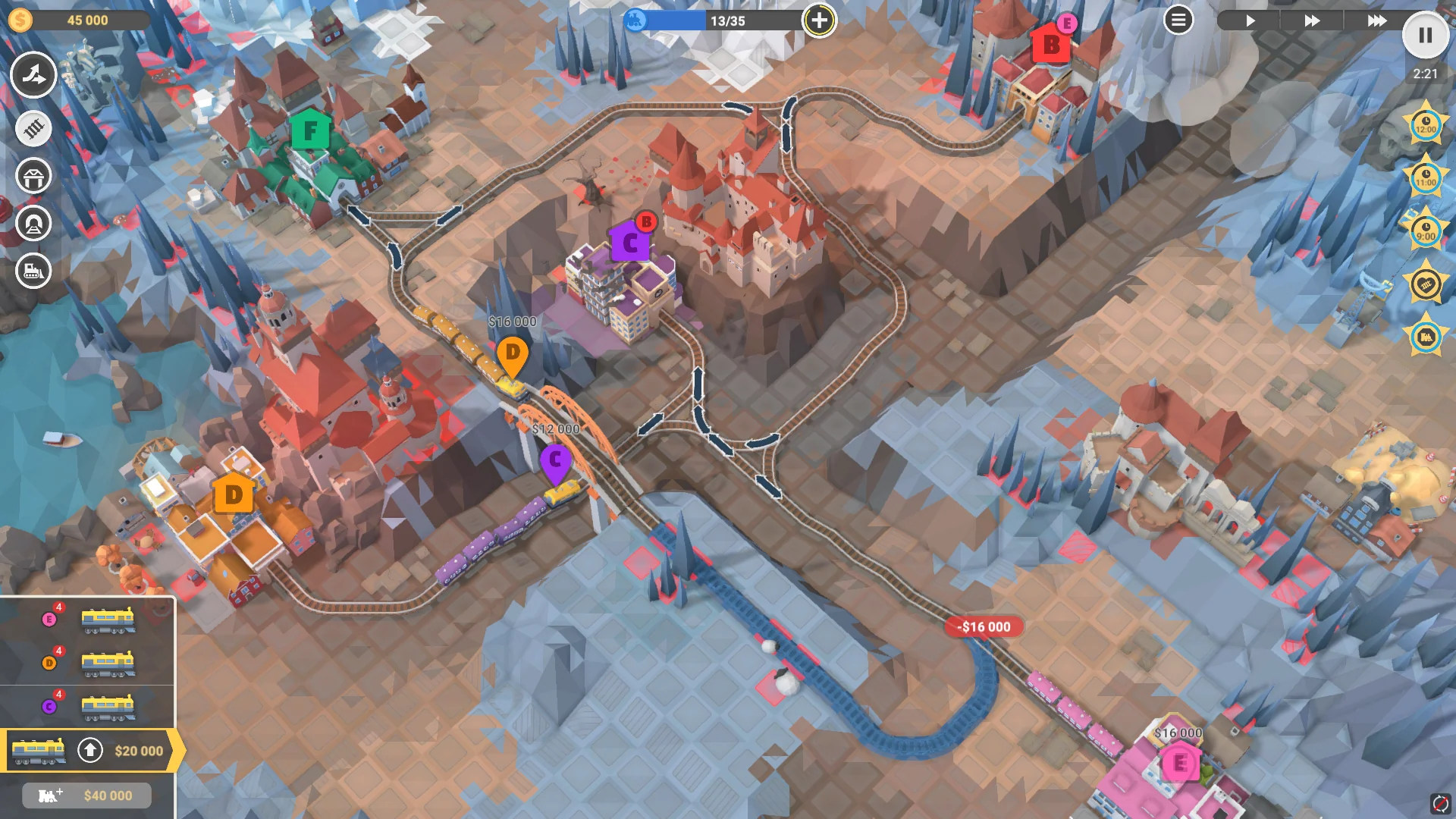This screenshot has height=819, width=1456.
Task: Upgrade the train for $20 000
Action: (x=91, y=752)
